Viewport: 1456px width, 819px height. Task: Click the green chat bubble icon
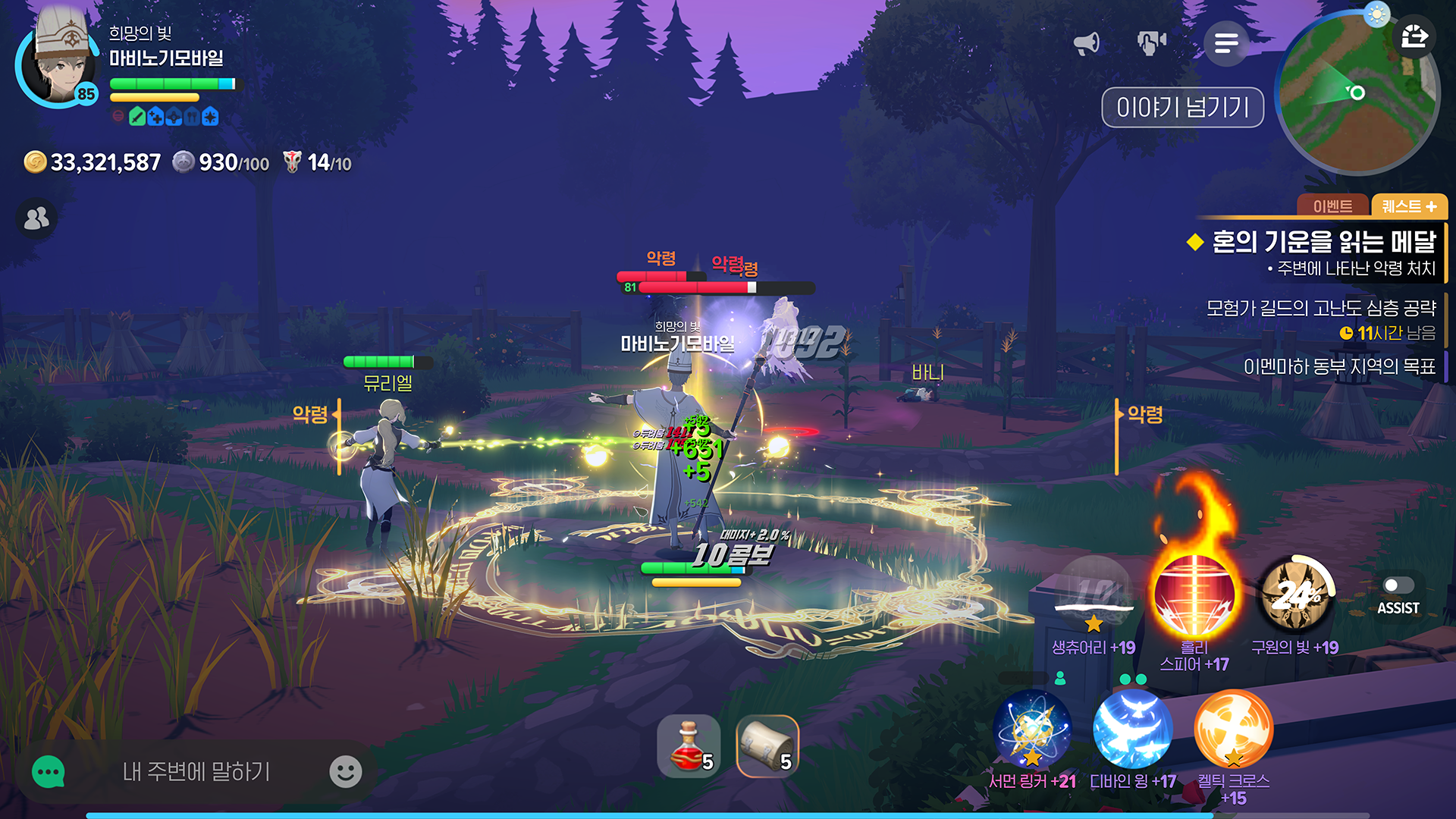47,771
